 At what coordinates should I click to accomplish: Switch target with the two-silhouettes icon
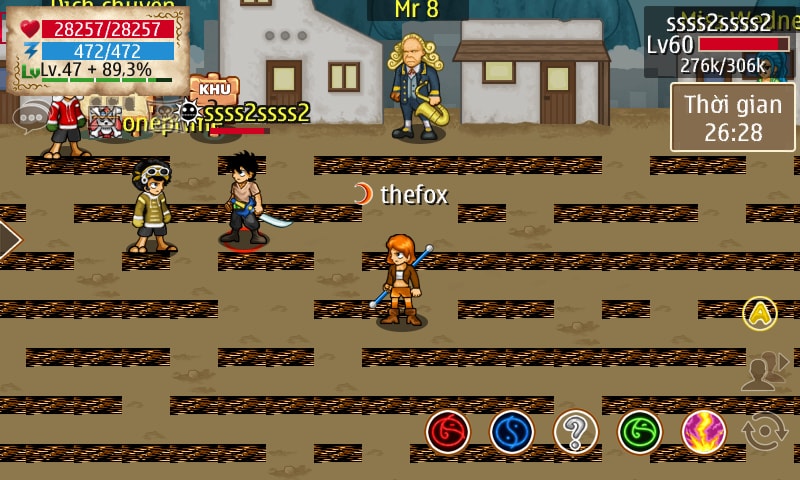(762, 371)
